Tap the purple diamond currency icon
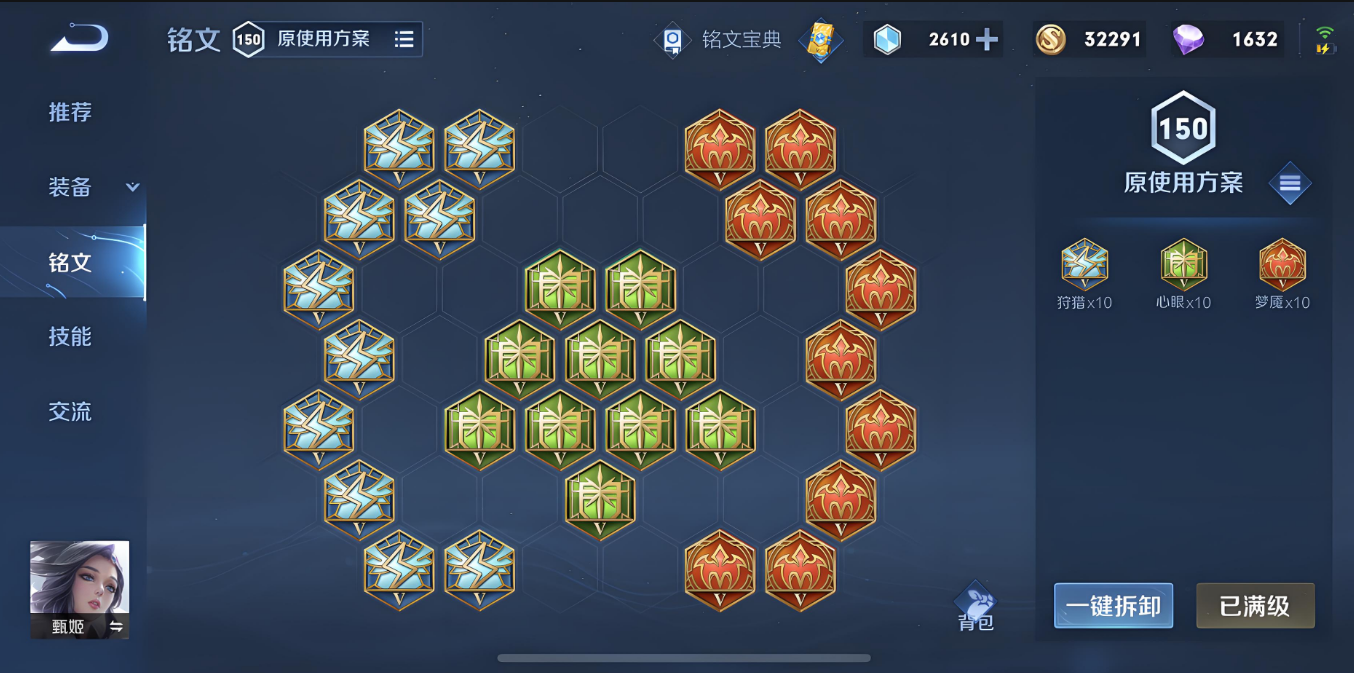The image size is (1354, 673). [x=1189, y=39]
